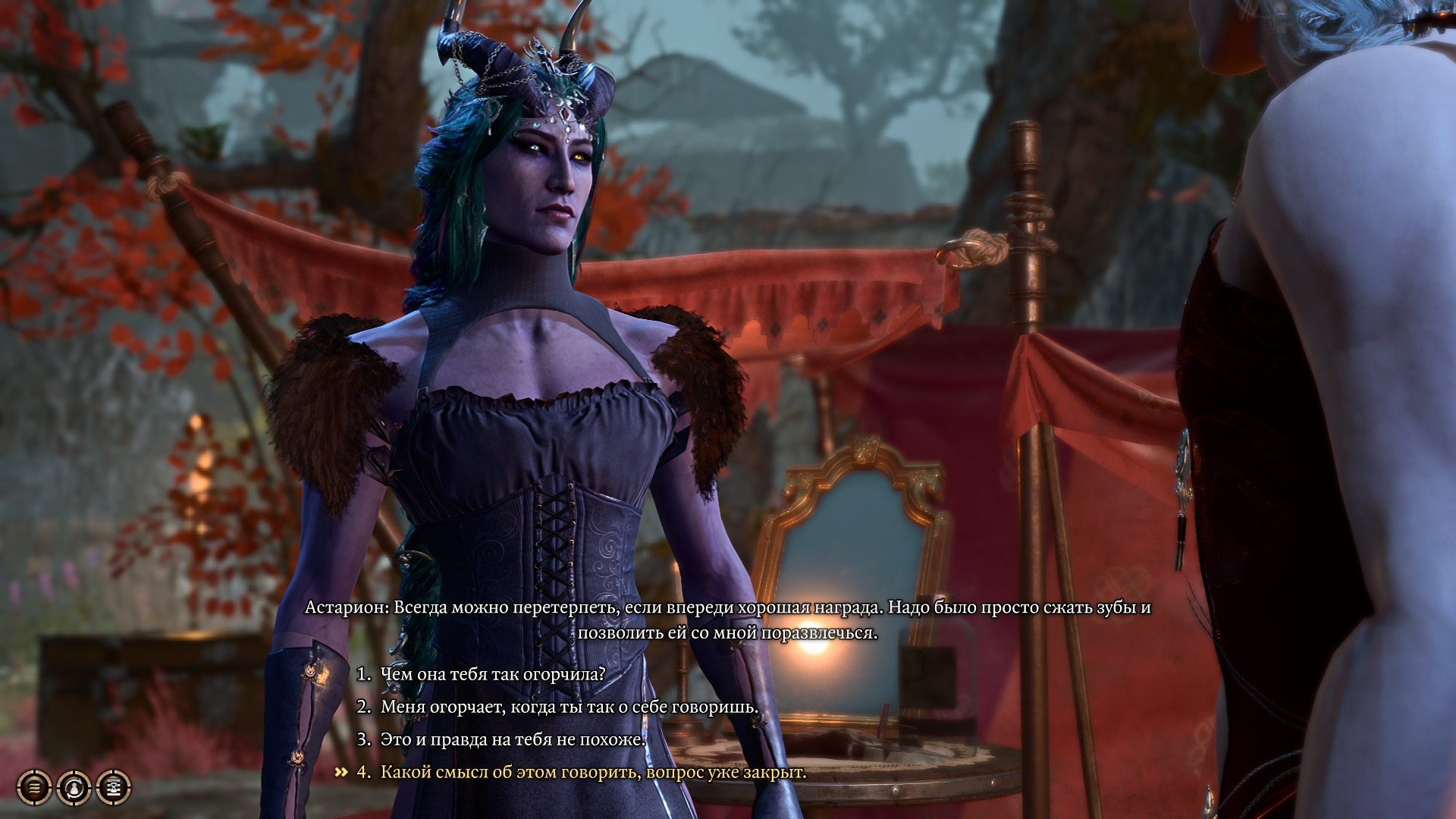The height and width of the screenshot is (819, 1456).
Task: Select reply "Меня огорчает, когда ты так о себе говоришь"
Action: (569, 707)
